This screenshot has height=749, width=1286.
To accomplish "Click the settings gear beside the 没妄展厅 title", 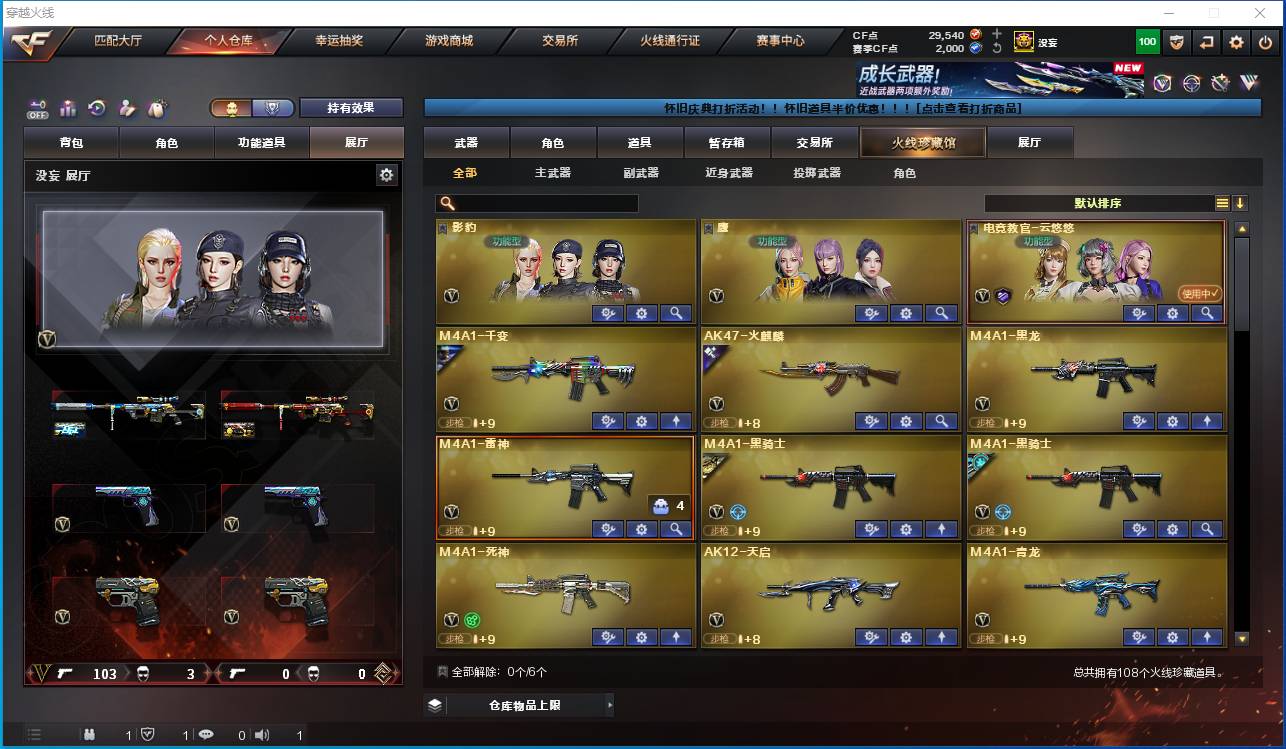I will pyautogui.click(x=389, y=174).
